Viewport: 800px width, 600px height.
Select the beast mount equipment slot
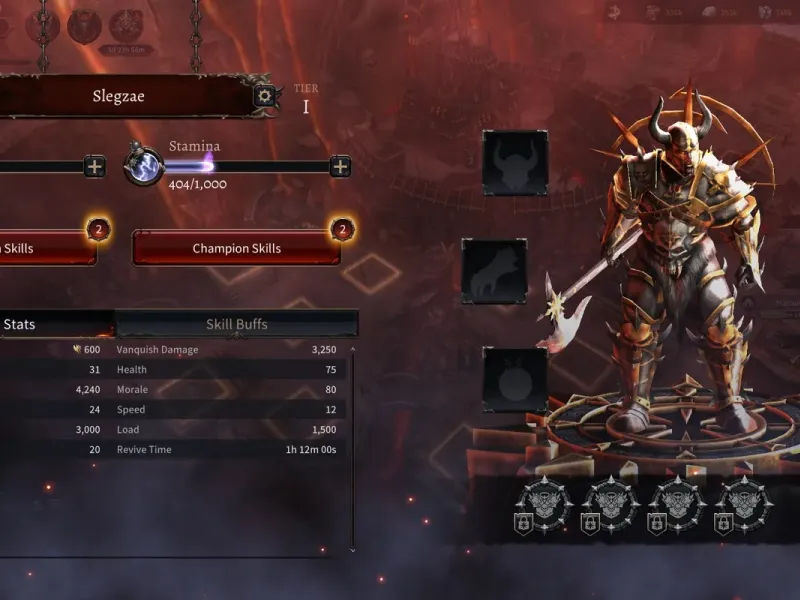[x=494, y=271]
